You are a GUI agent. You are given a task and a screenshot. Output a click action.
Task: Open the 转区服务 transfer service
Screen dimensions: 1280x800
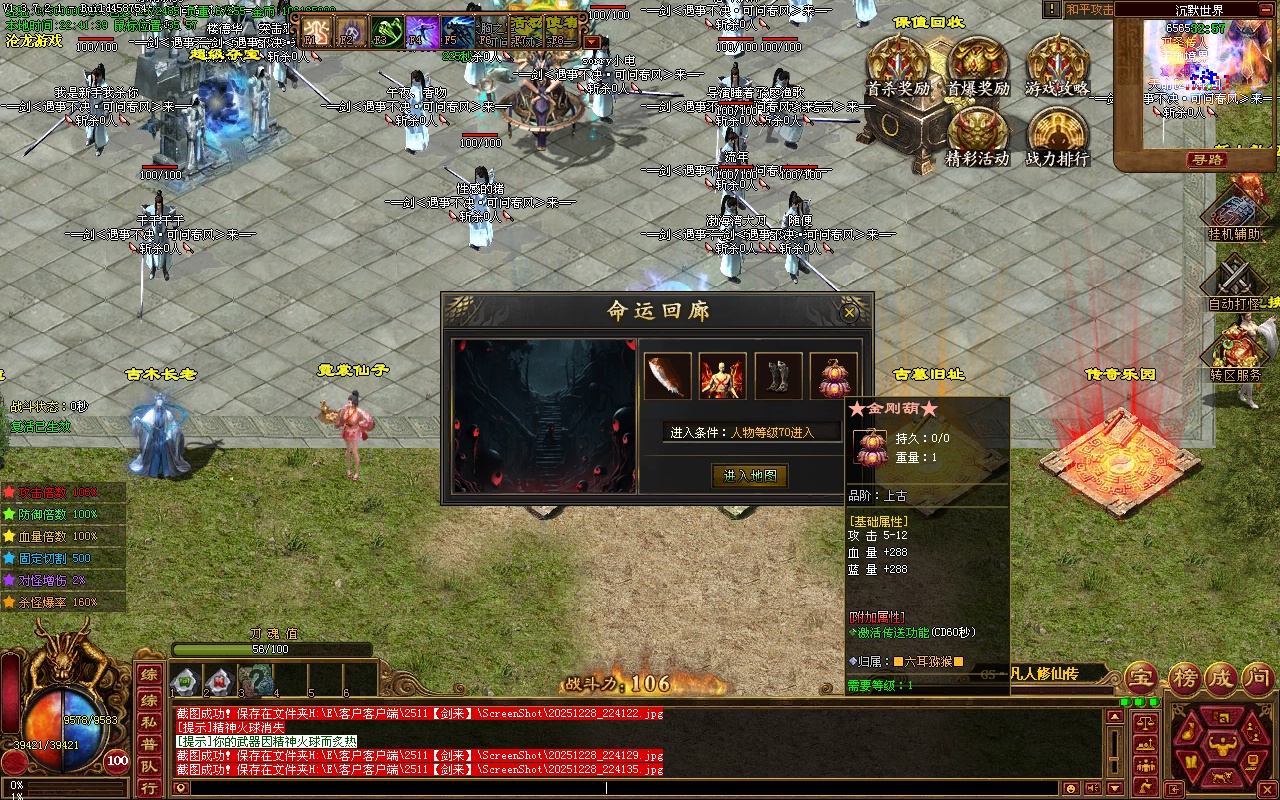[1237, 352]
